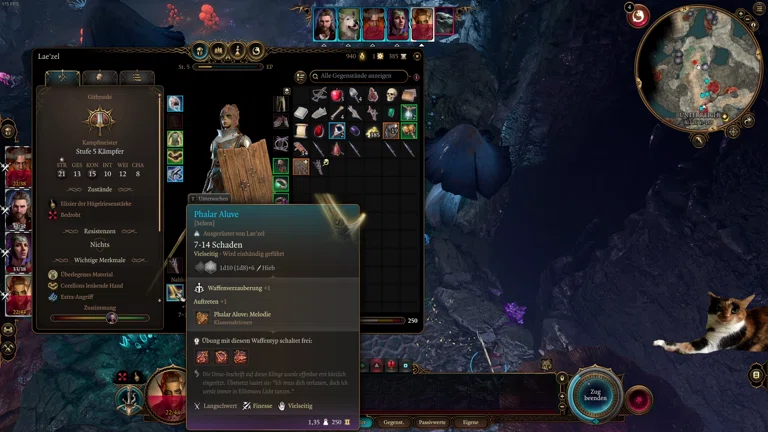
Task: Choose the crossbow item in the inventory
Action: (x=319, y=95)
